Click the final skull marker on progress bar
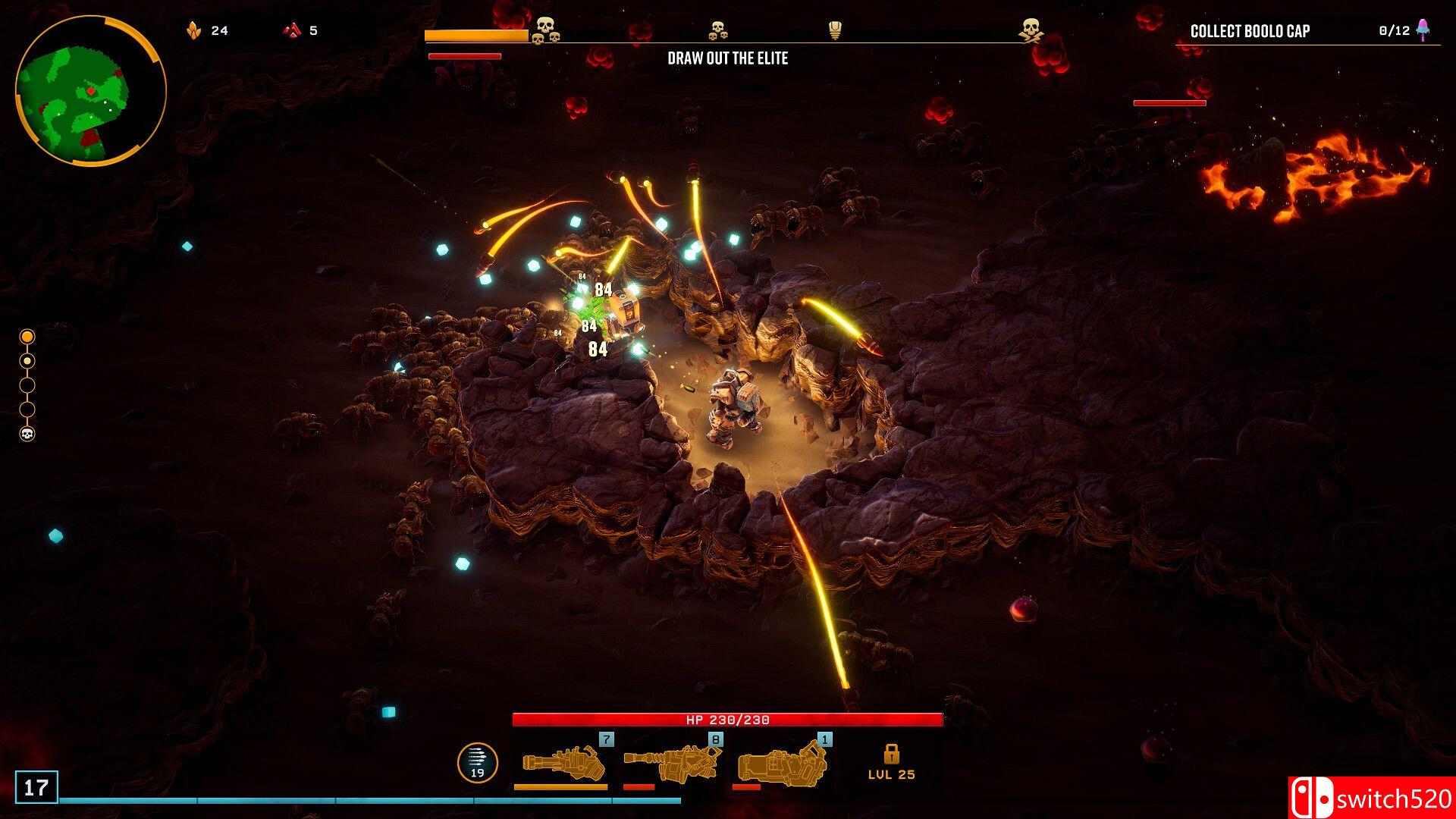This screenshot has width=1456, height=819. click(x=1030, y=30)
